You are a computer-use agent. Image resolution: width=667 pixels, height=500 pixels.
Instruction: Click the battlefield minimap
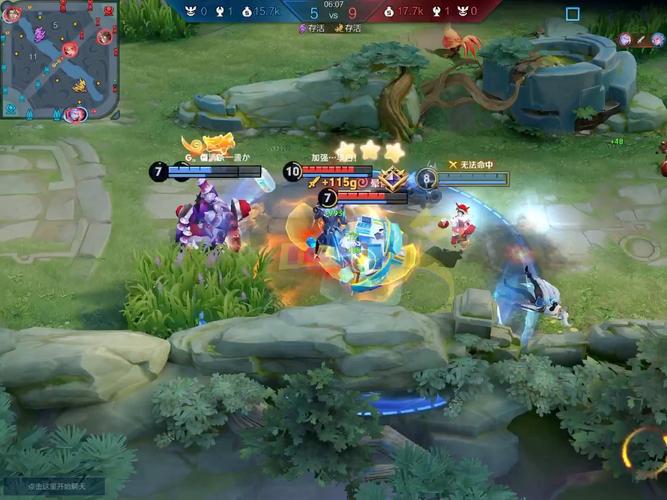pyautogui.click(x=58, y=60)
